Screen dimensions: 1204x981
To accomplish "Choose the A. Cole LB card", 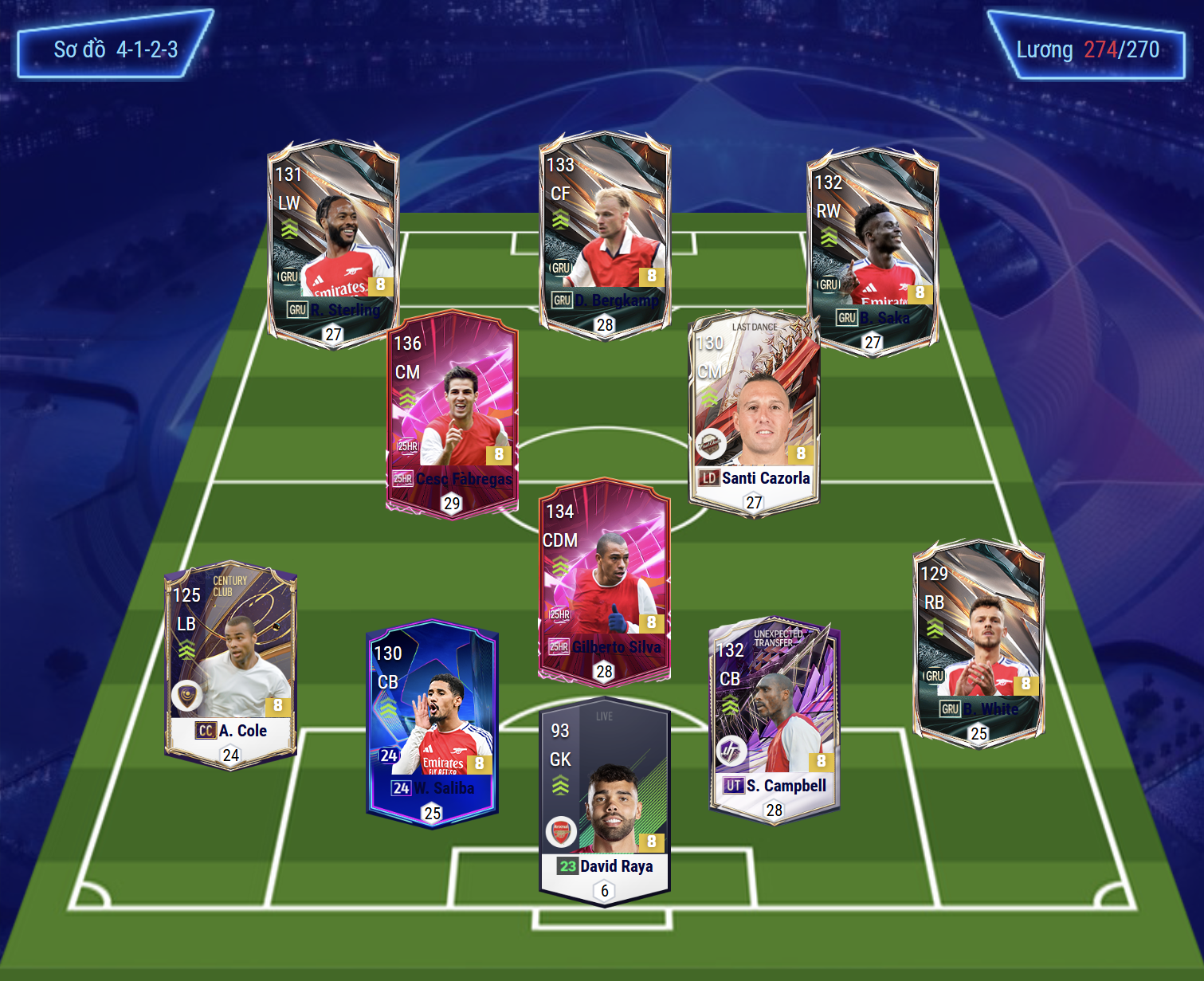I will point(230,665).
